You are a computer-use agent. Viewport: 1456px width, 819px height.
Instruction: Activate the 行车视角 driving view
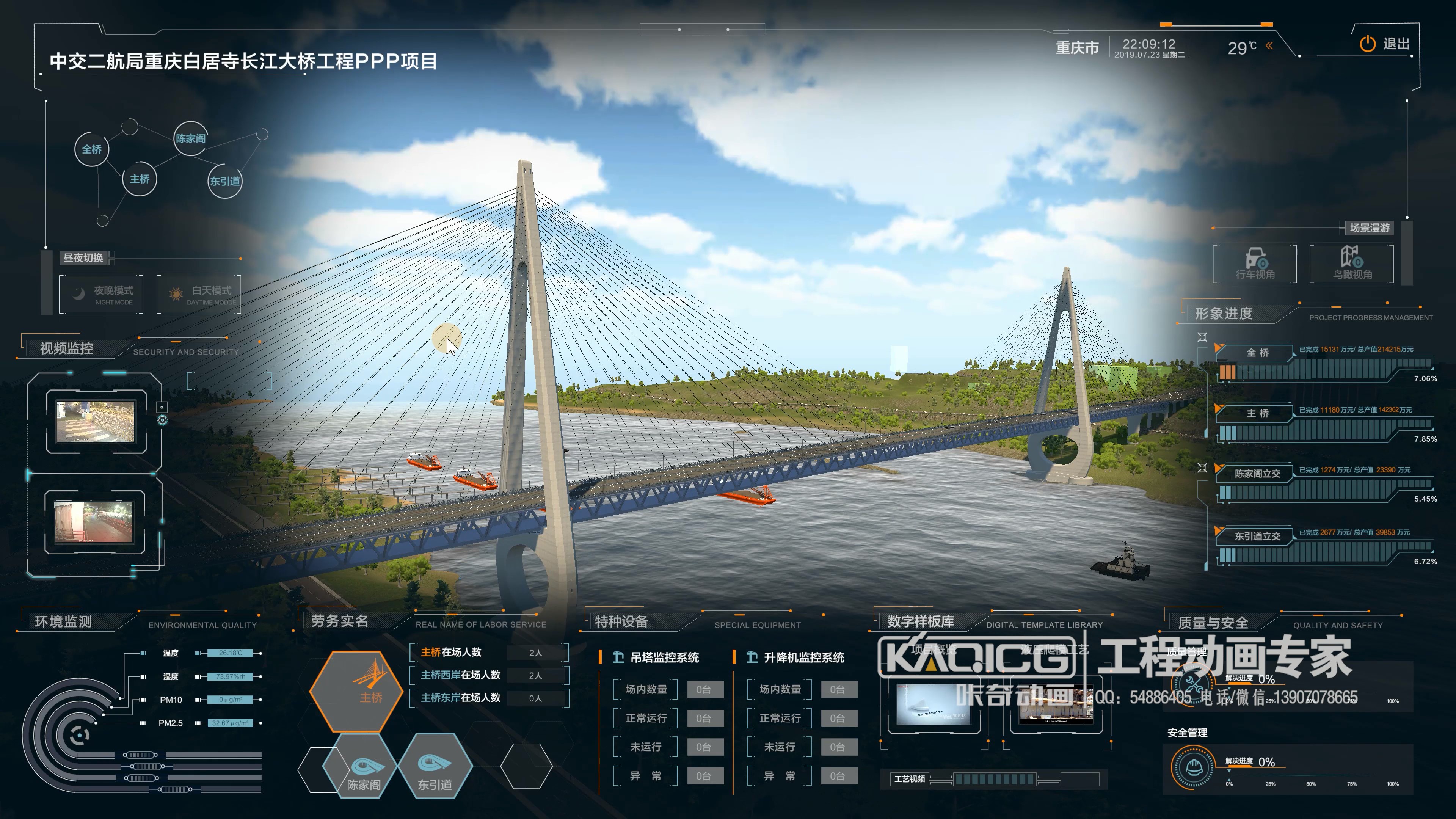[1255, 264]
